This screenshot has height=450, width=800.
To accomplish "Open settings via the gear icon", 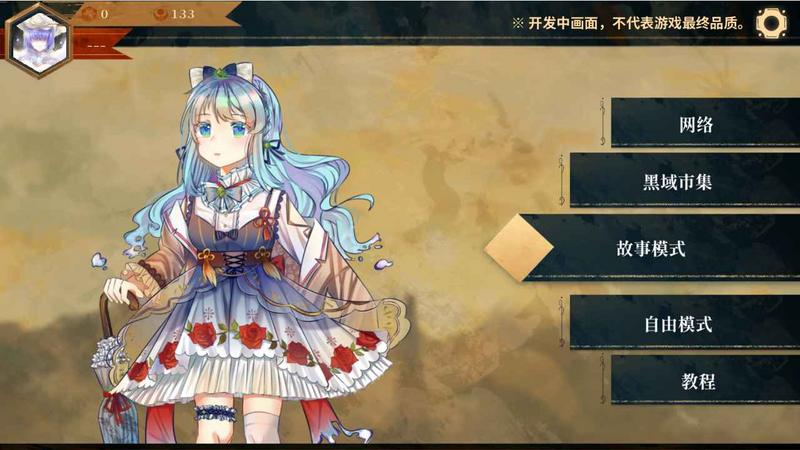I will [772, 22].
